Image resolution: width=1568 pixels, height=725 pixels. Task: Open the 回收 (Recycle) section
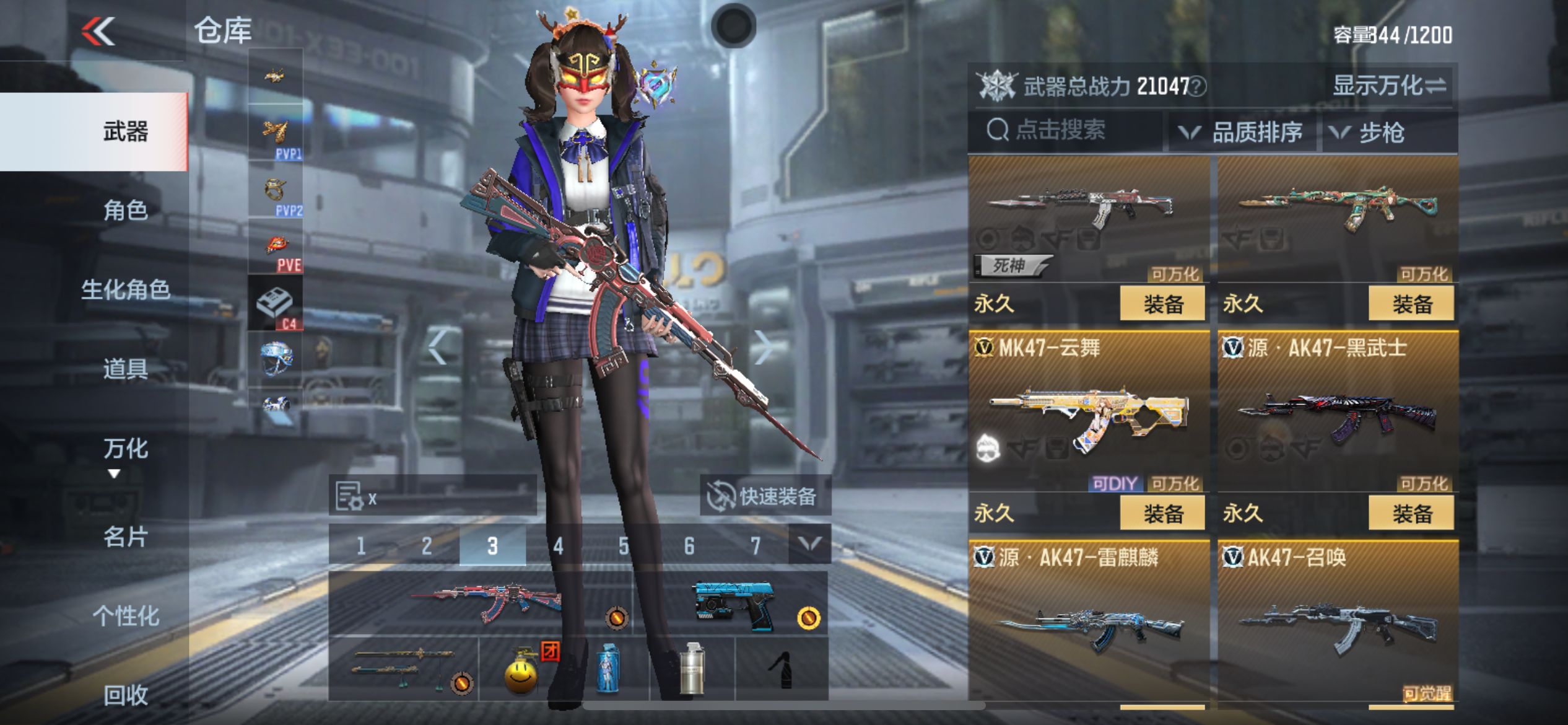click(x=126, y=695)
